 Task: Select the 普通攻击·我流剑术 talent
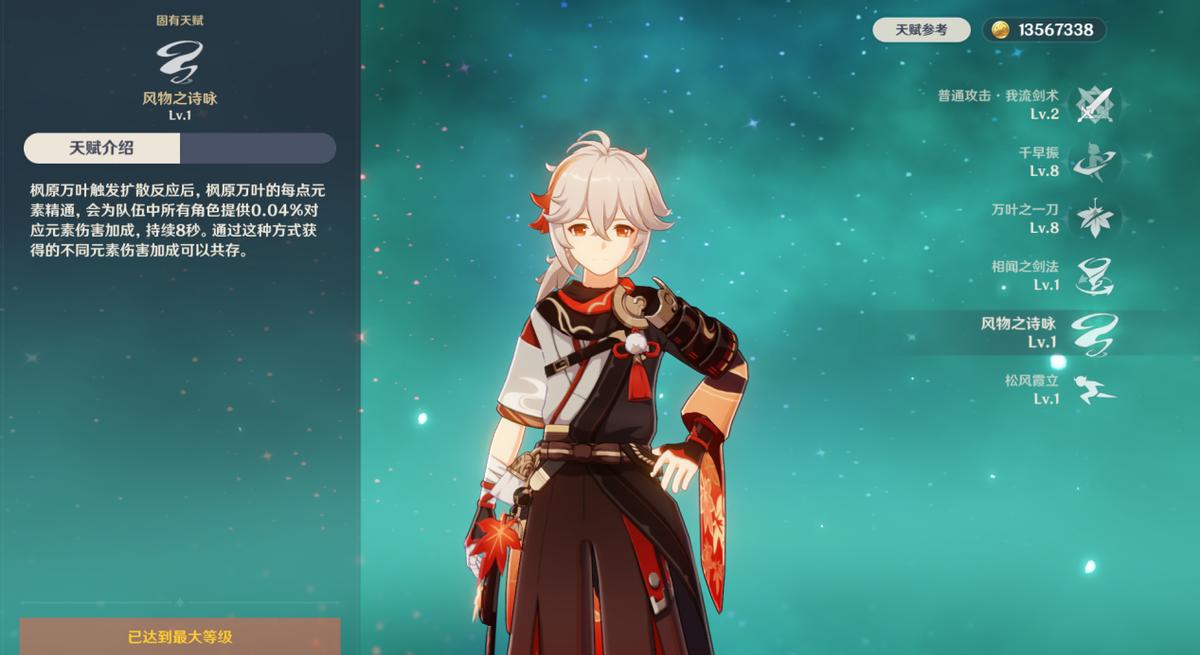[x=1094, y=105]
